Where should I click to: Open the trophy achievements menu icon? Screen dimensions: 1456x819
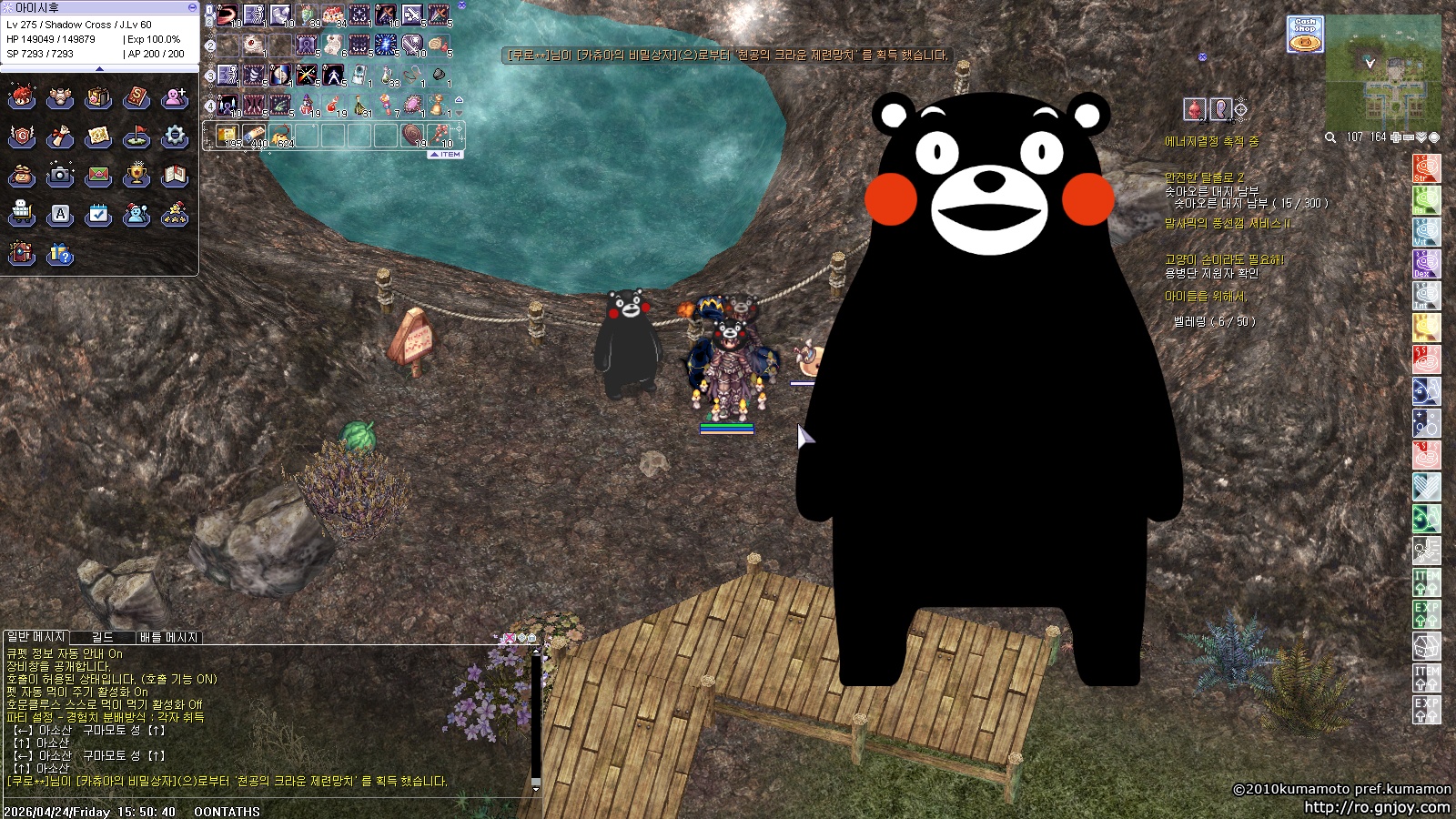(x=136, y=175)
